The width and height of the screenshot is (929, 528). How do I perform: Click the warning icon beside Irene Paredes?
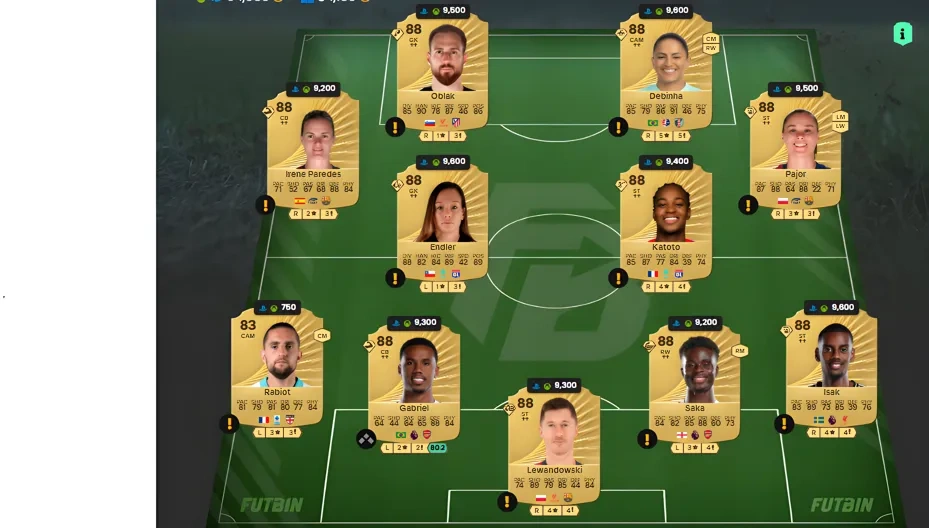[265, 205]
